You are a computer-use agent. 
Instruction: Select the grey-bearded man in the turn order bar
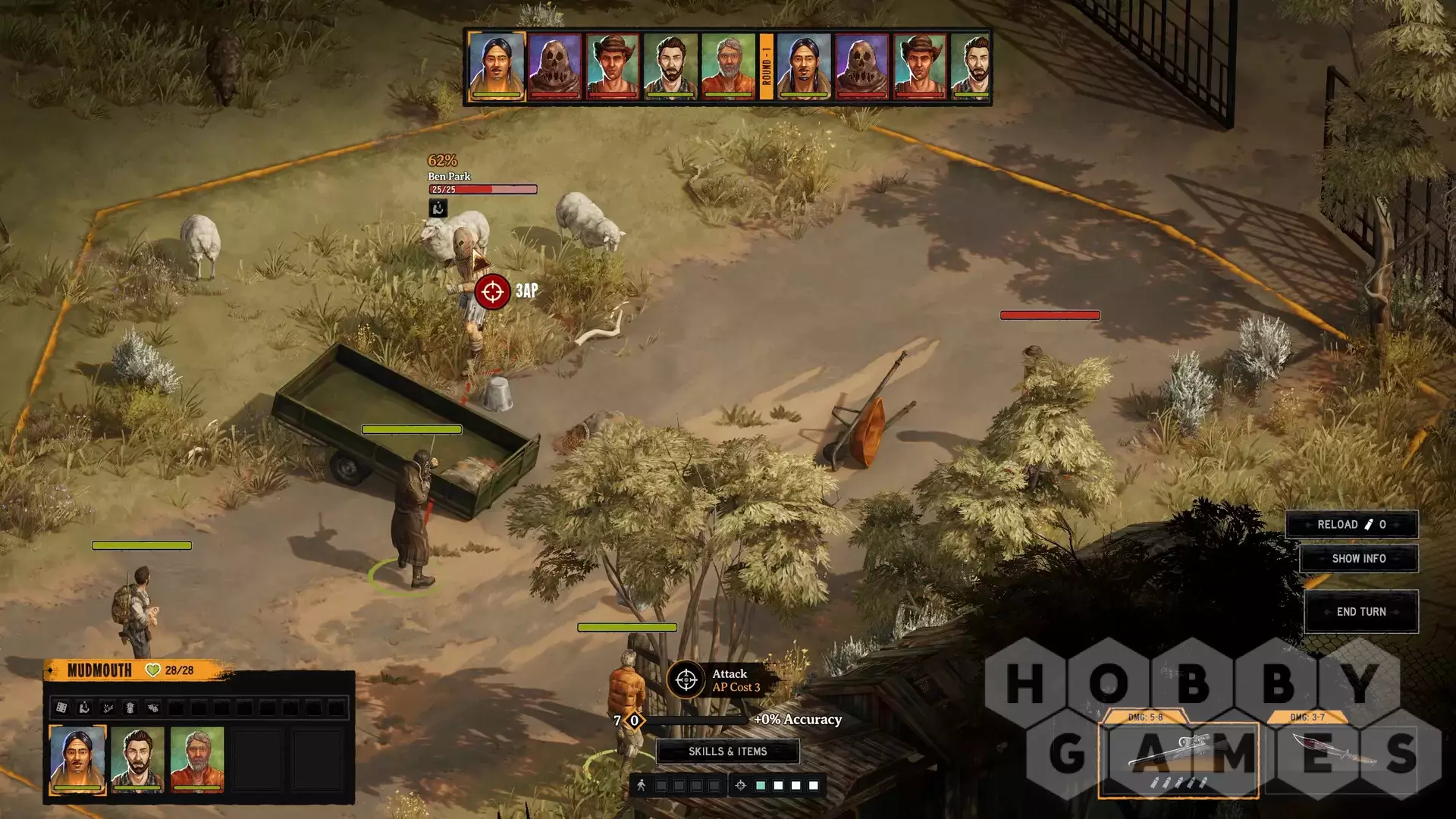728,66
